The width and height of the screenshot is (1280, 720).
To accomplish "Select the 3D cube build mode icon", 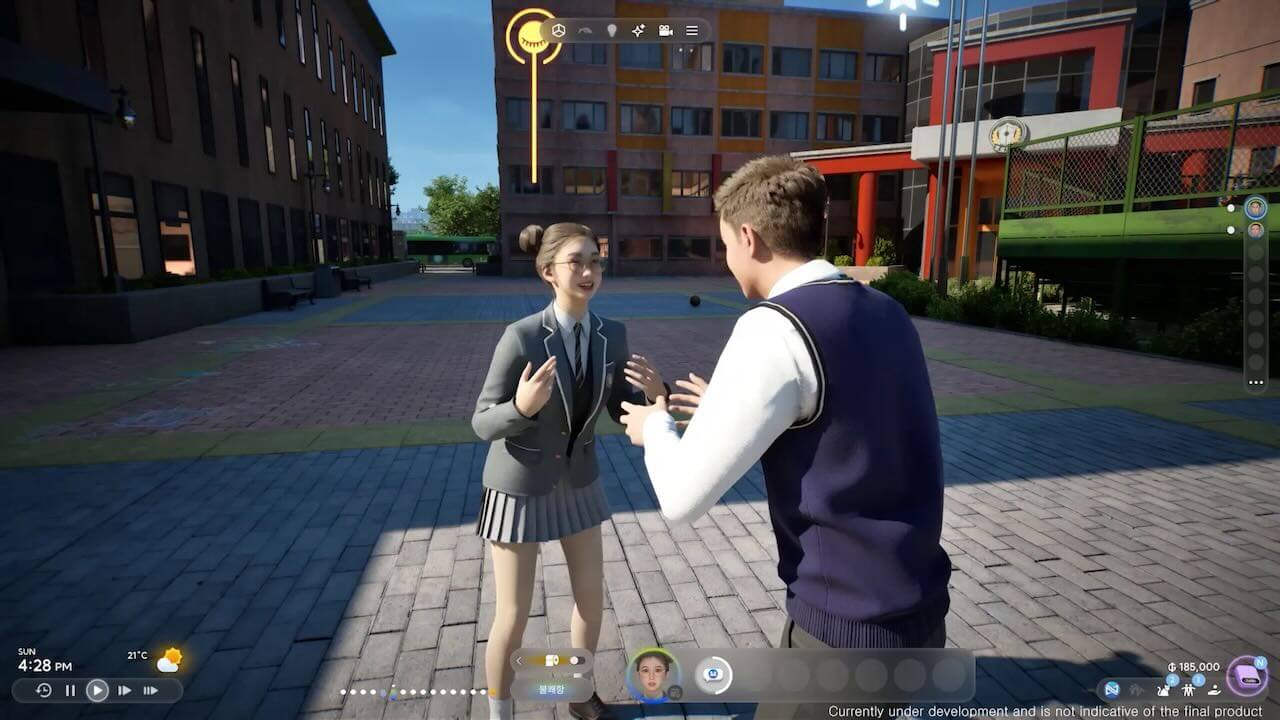I will (x=558, y=31).
